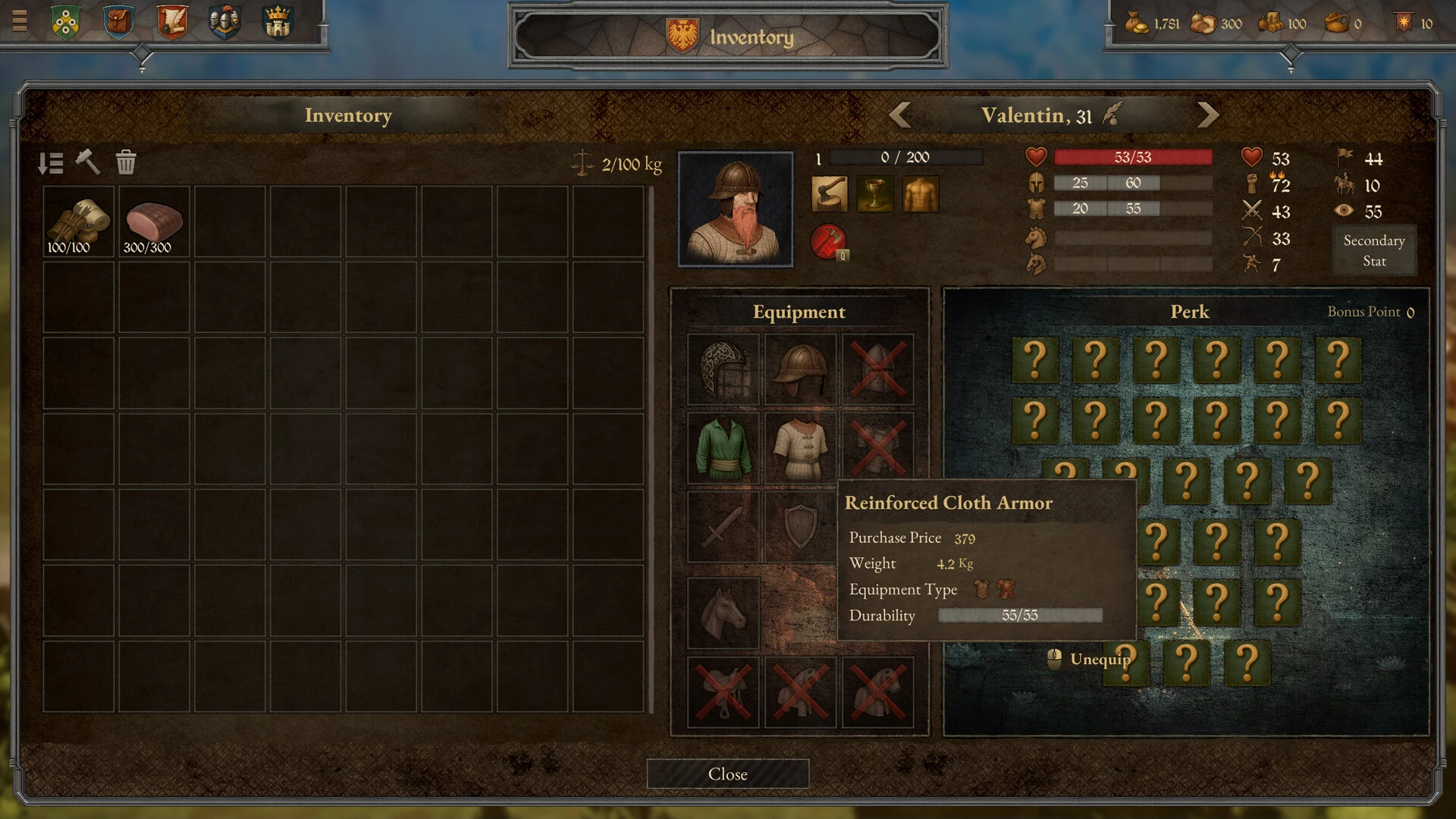Switch to the previous character
Image resolution: width=1456 pixels, height=819 pixels.
click(x=900, y=115)
